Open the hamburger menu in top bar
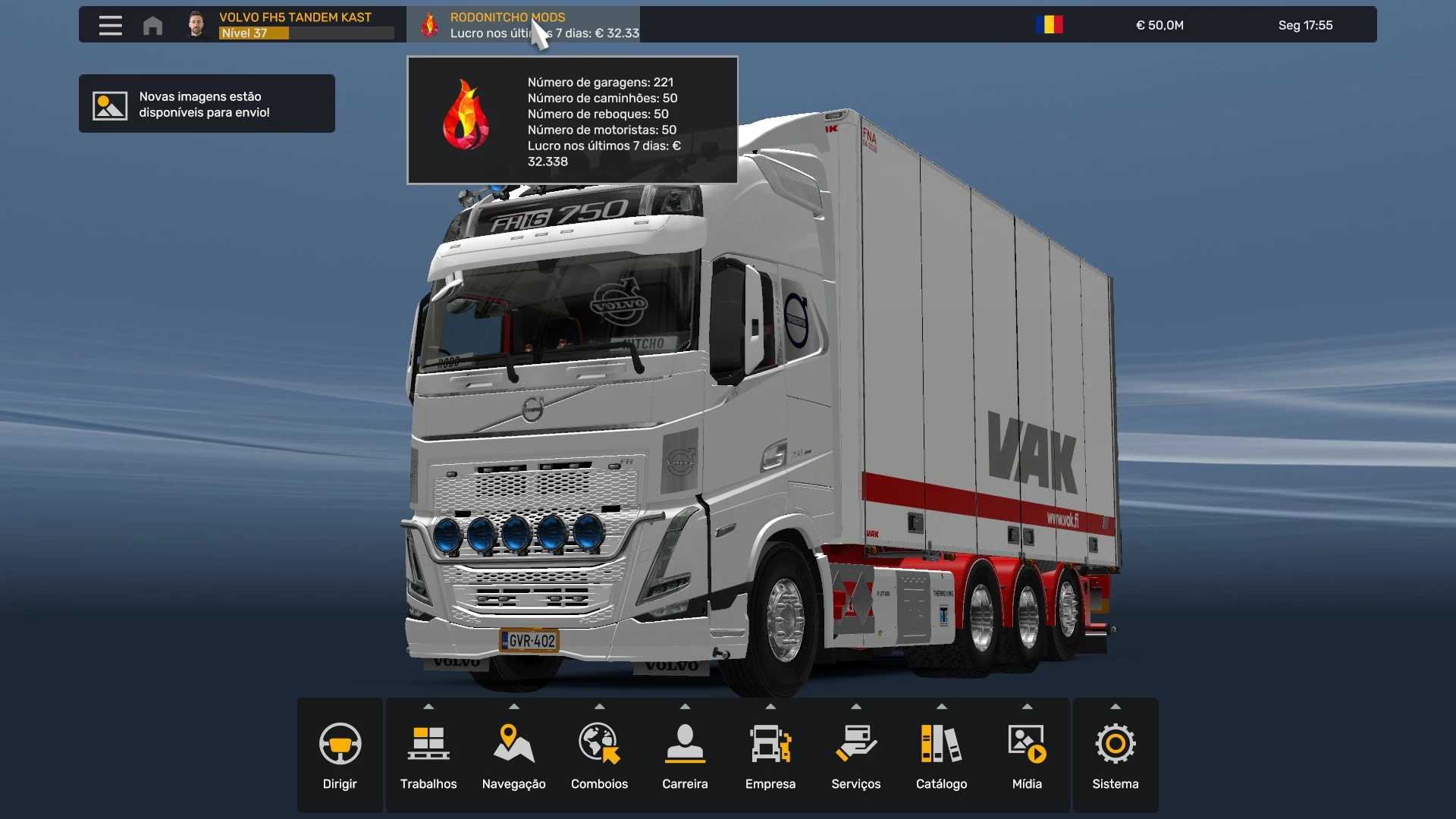 tap(110, 25)
